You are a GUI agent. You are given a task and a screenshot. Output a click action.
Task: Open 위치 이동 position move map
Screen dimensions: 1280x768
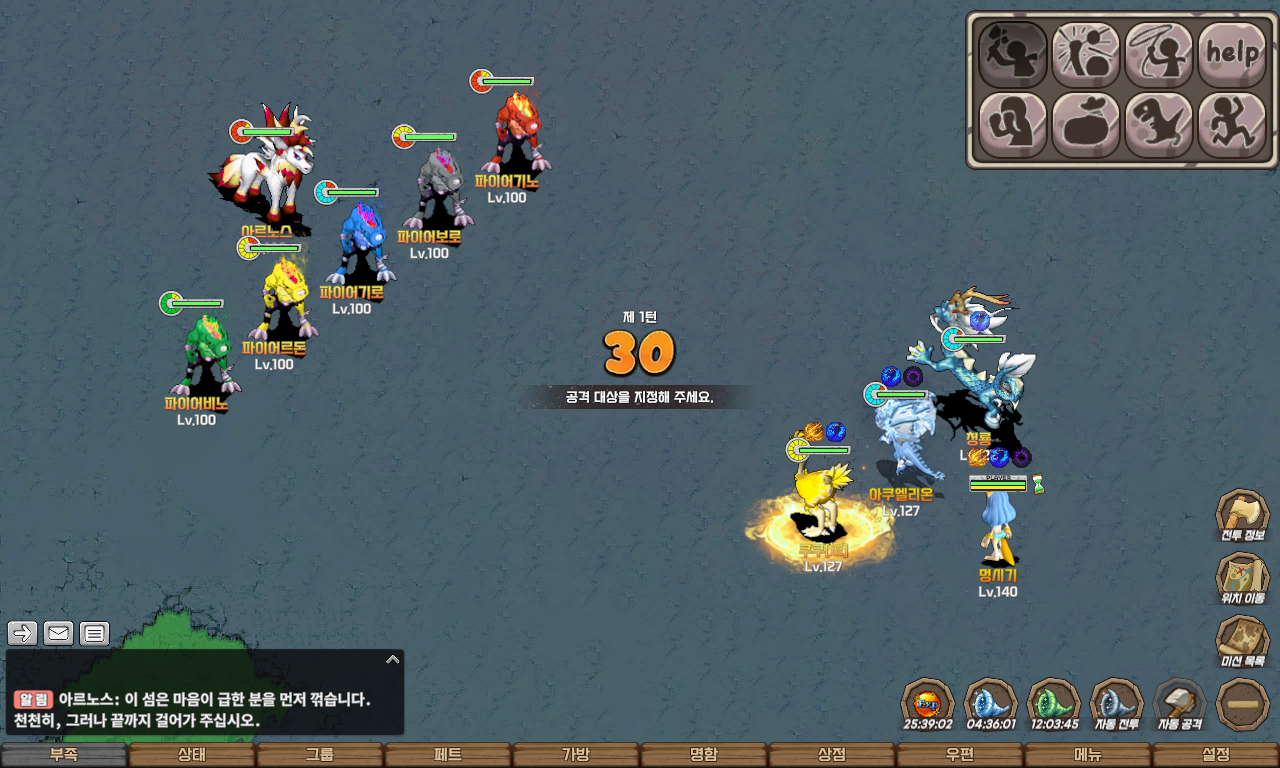pos(1242,580)
